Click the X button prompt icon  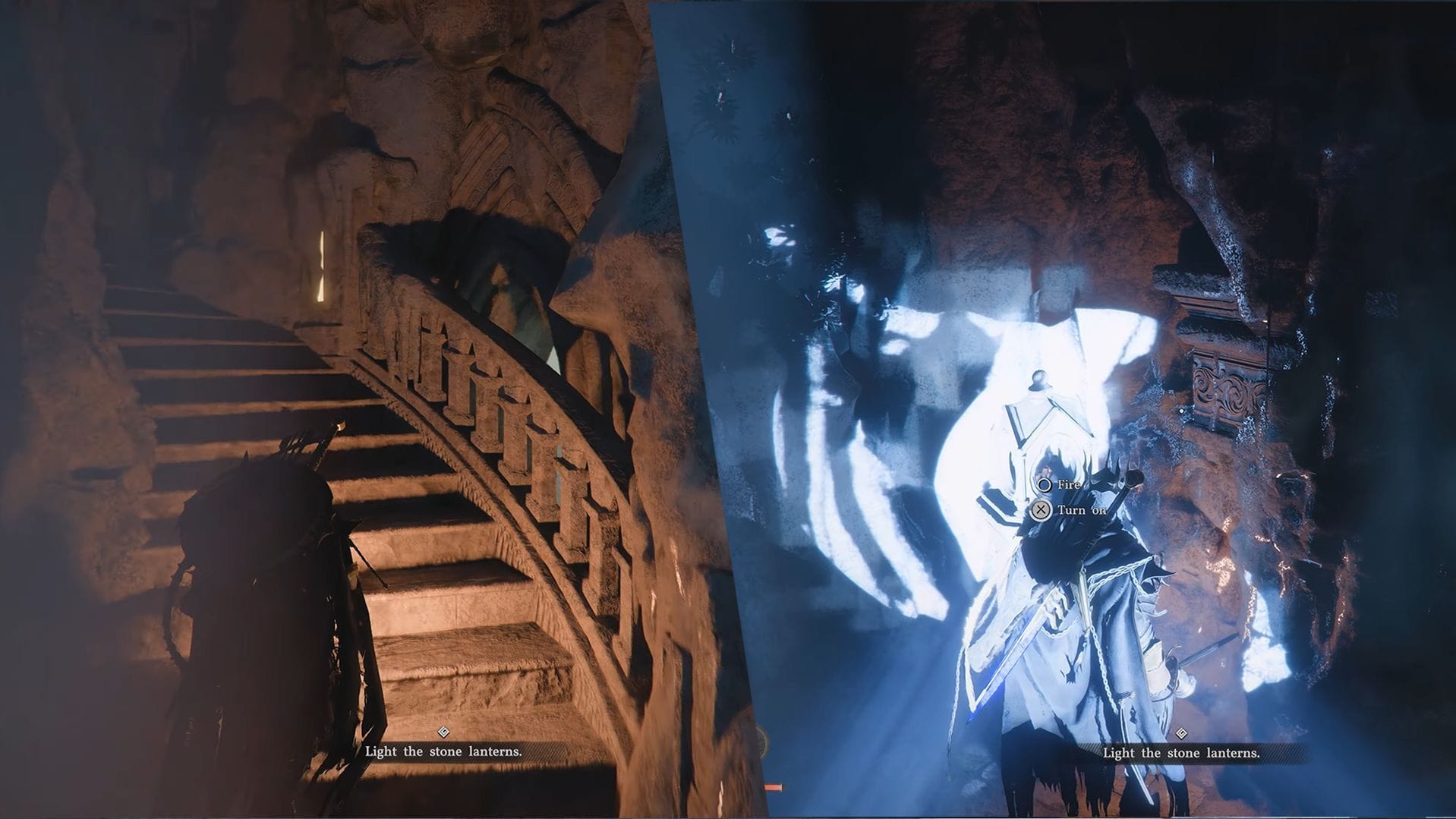pos(1042,510)
